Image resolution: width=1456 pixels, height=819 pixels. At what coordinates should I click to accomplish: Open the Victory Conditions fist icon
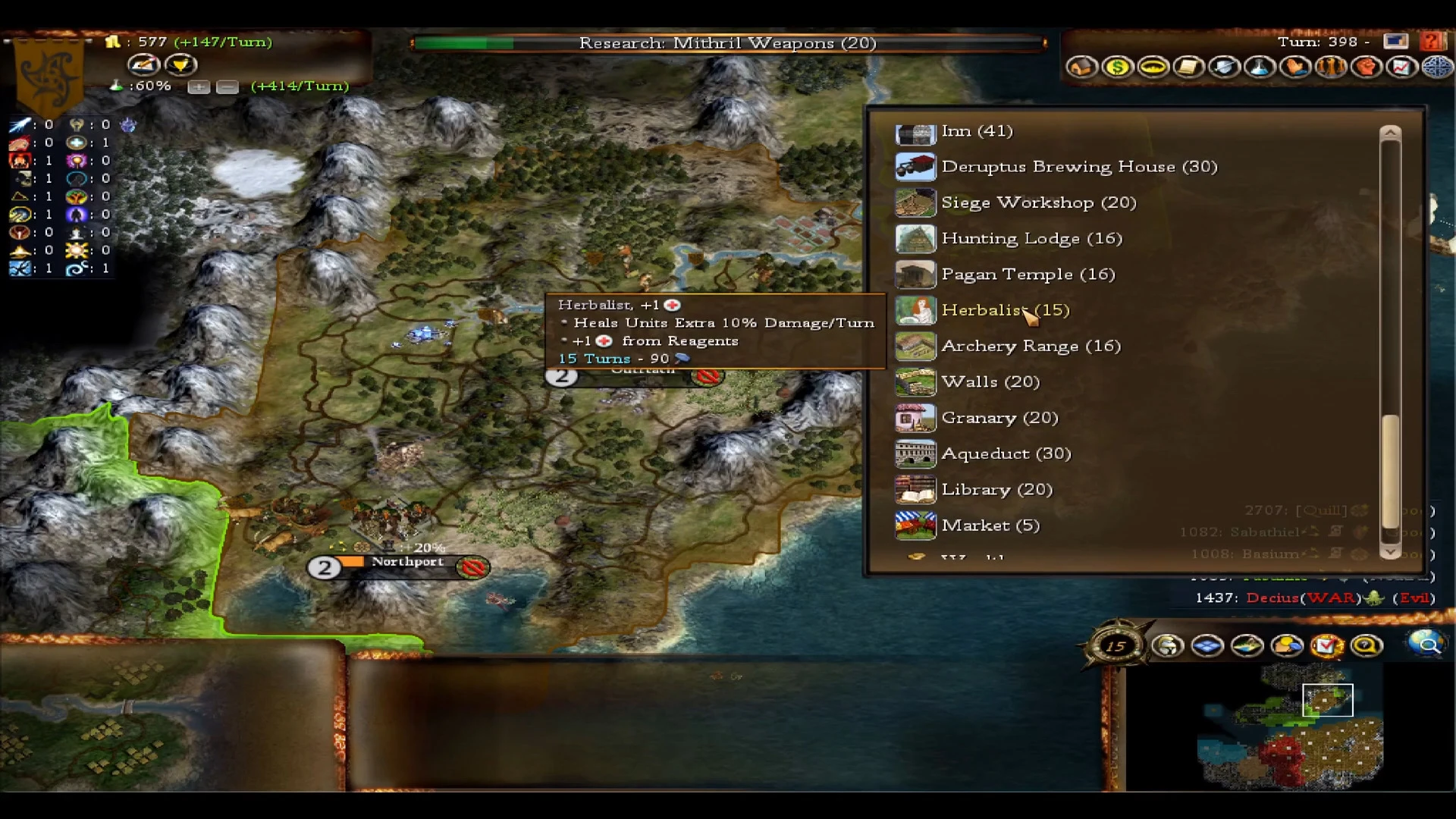(x=1367, y=67)
